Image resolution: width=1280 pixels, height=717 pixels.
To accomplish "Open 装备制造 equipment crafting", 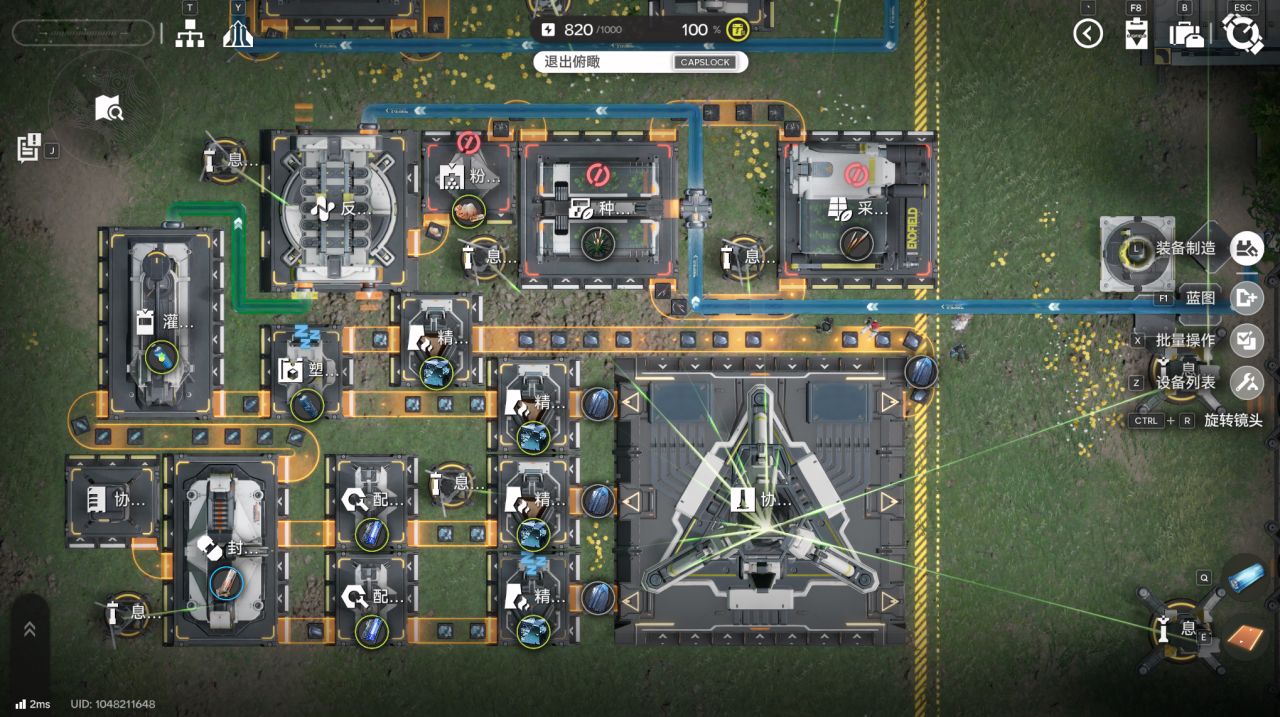I will [1246, 248].
